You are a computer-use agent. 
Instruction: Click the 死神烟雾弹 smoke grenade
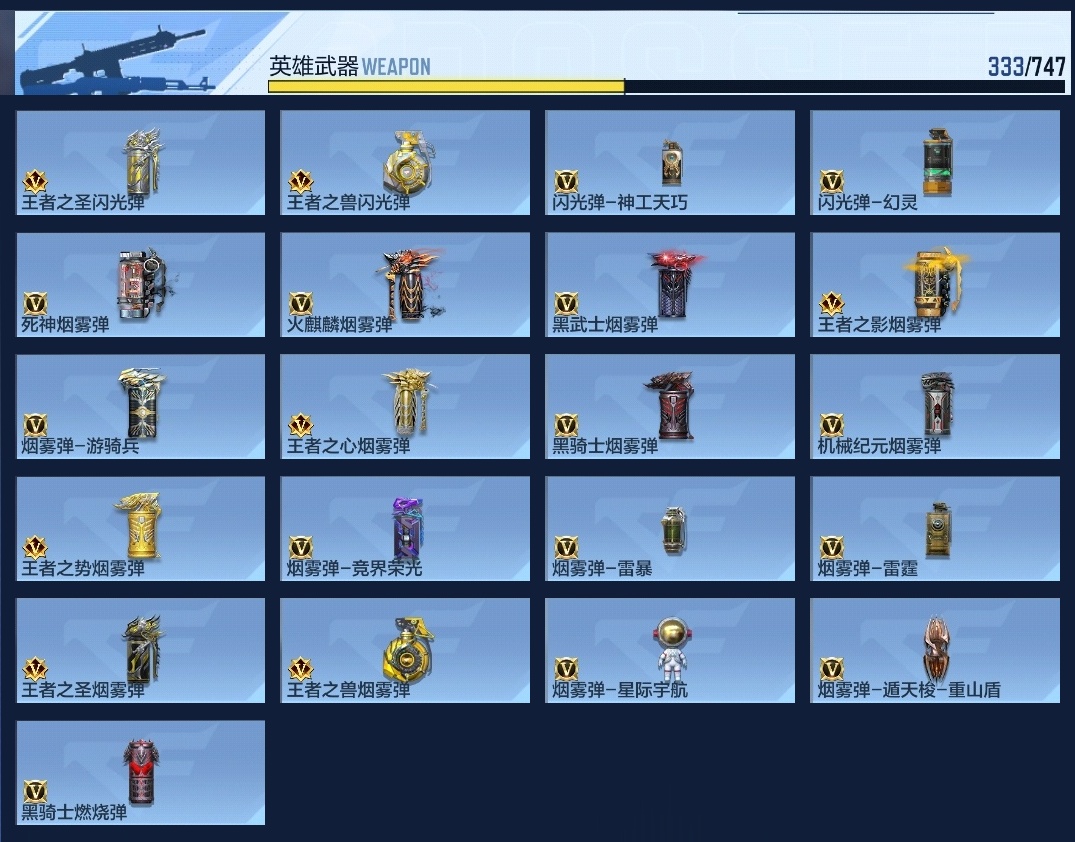pyautogui.click(x=141, y=284)
